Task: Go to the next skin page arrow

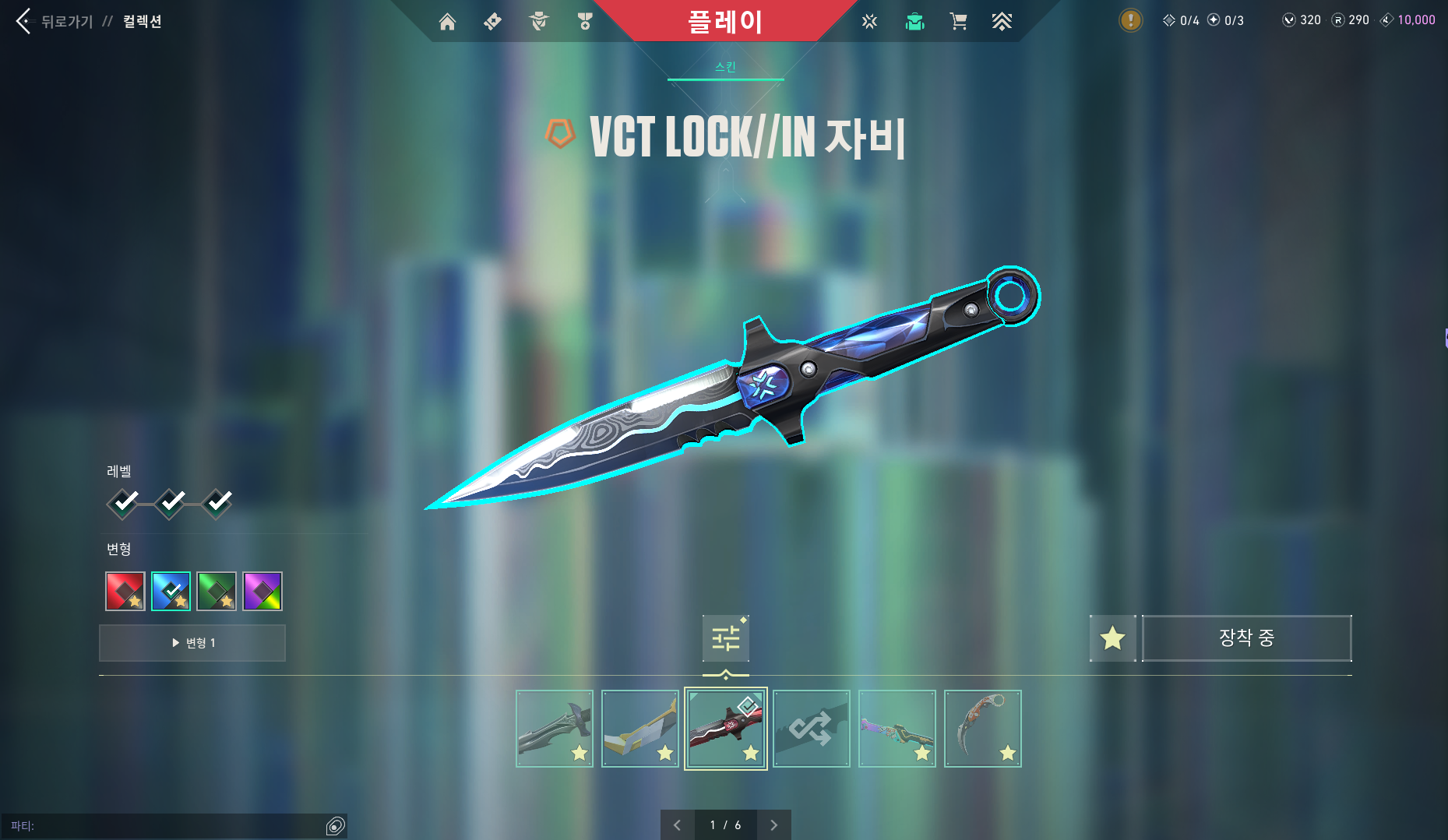Action: (x=773, y=825)
